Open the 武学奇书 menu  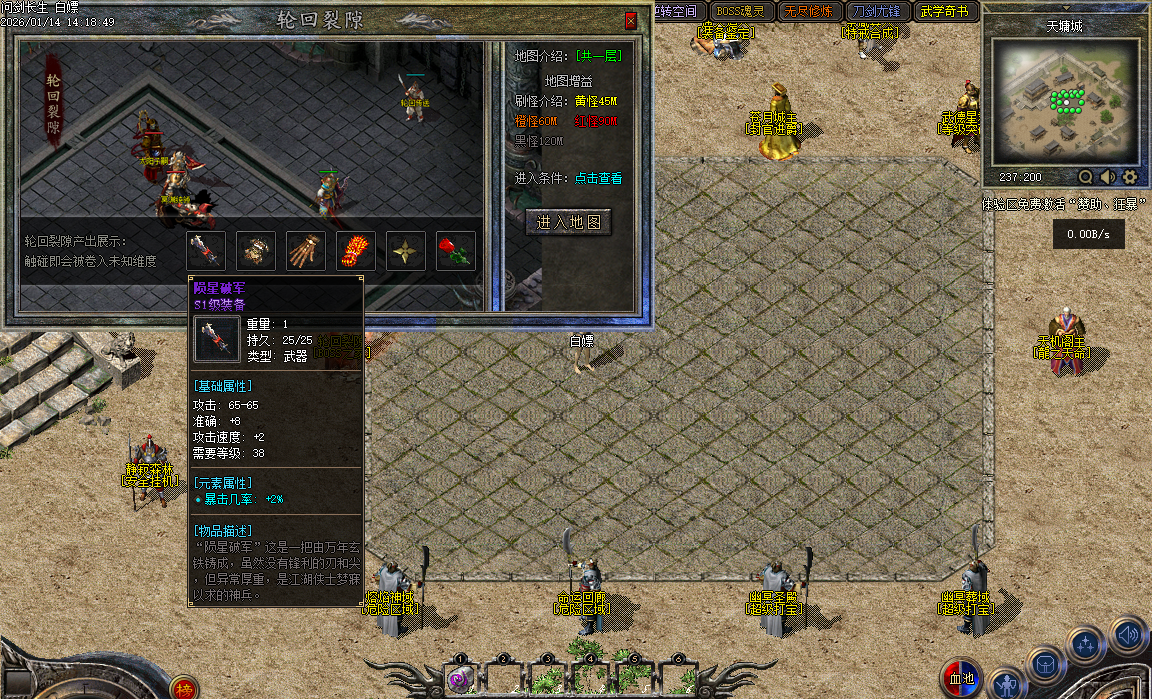click(944, 12)
